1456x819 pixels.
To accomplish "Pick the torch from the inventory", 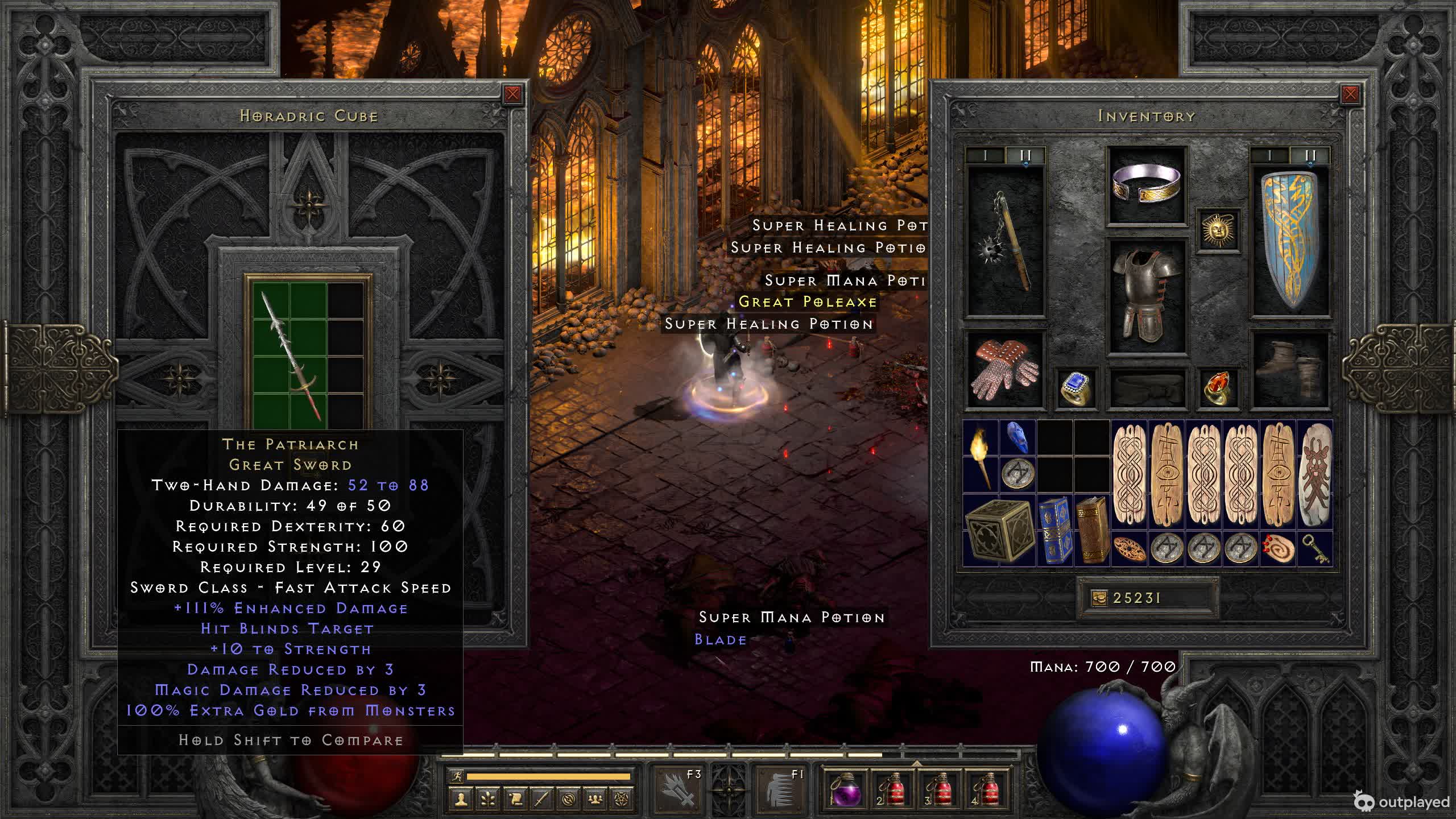I will [x=981, y=457].
